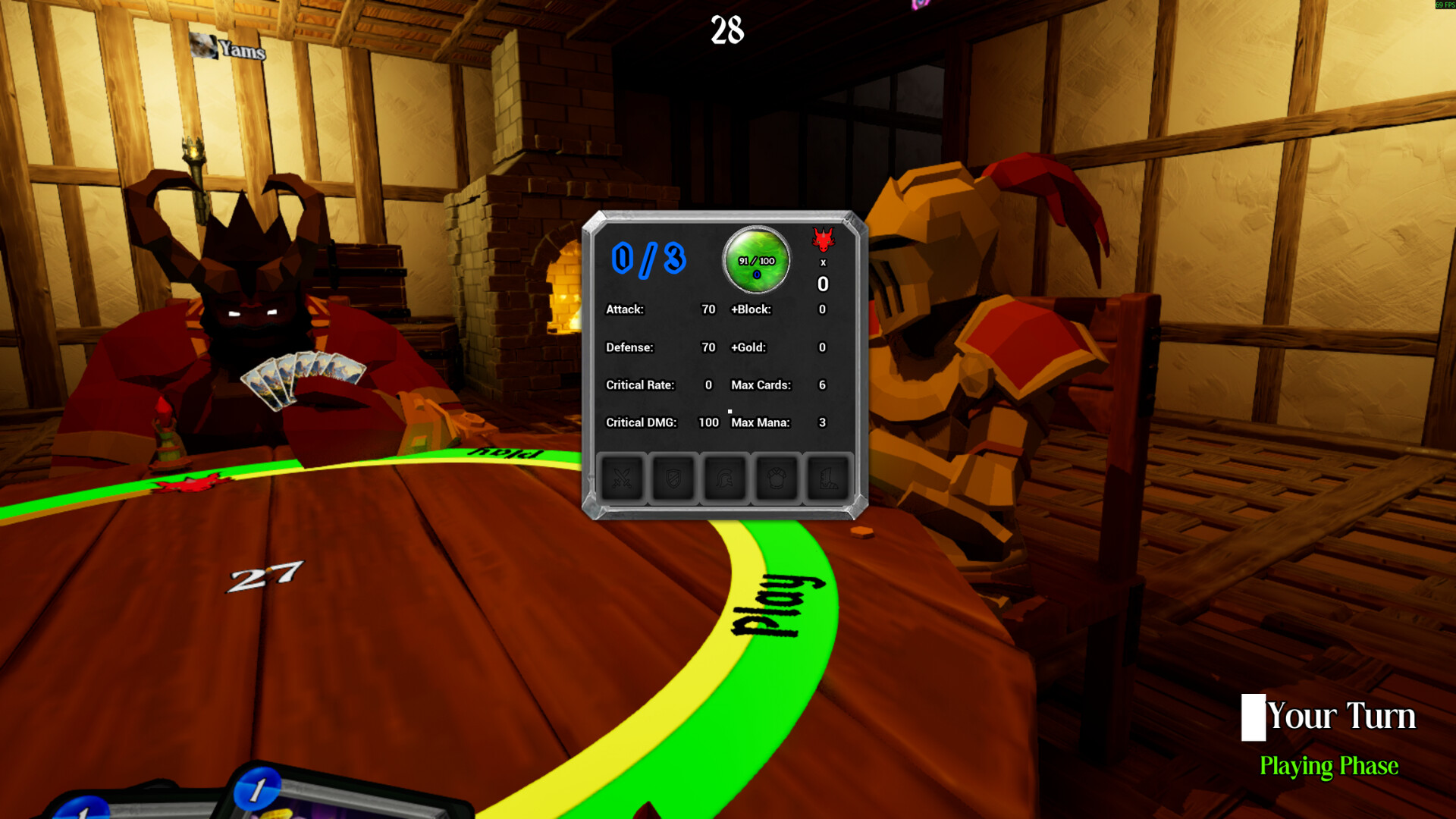The height and width of the screenshot is (819, 1456).
Task: Open the helmet equipment slot
Action: pyautogui.click(x=725, y=478)
